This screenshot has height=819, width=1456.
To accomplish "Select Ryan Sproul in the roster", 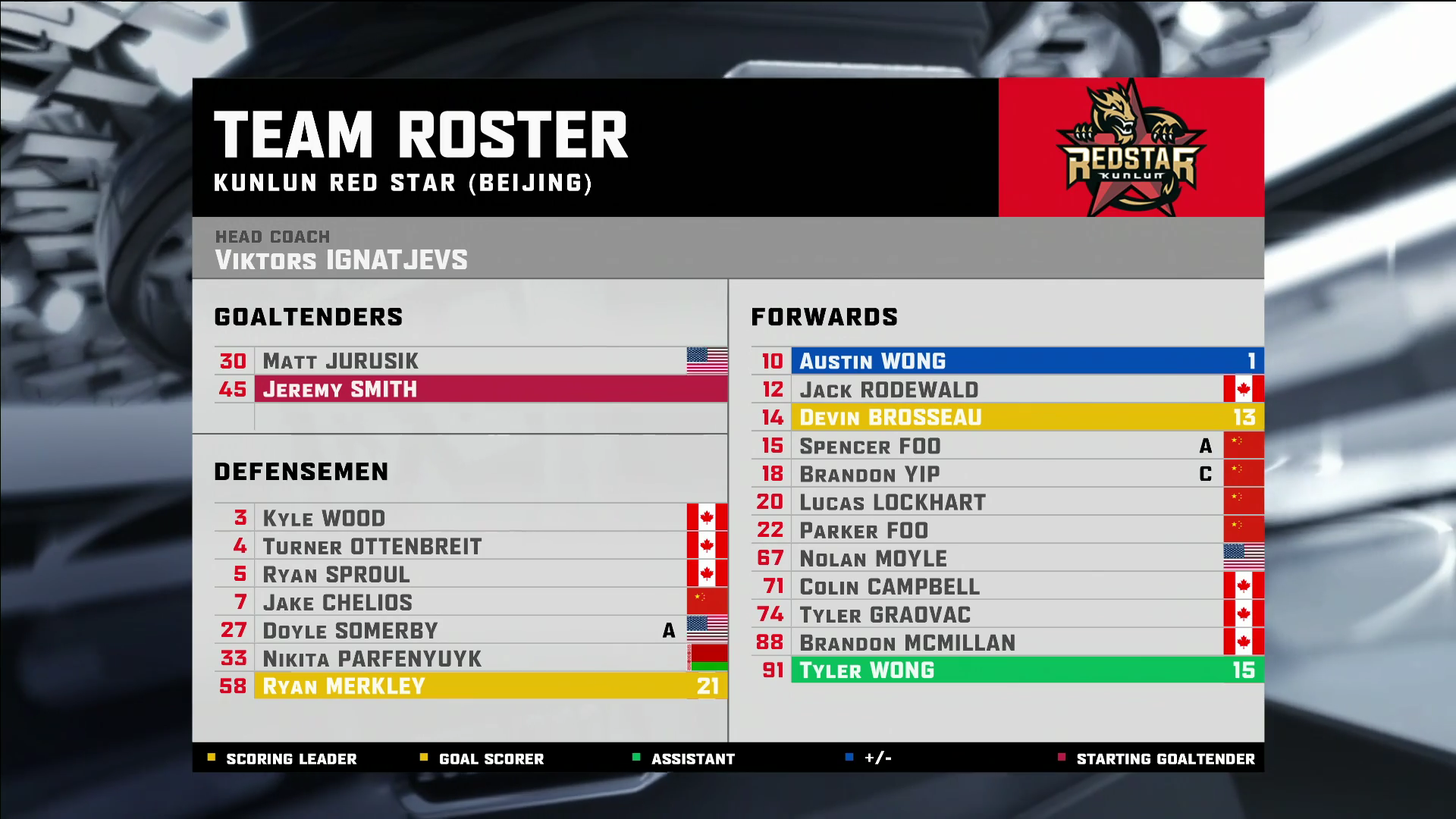I will click(470, 574).
